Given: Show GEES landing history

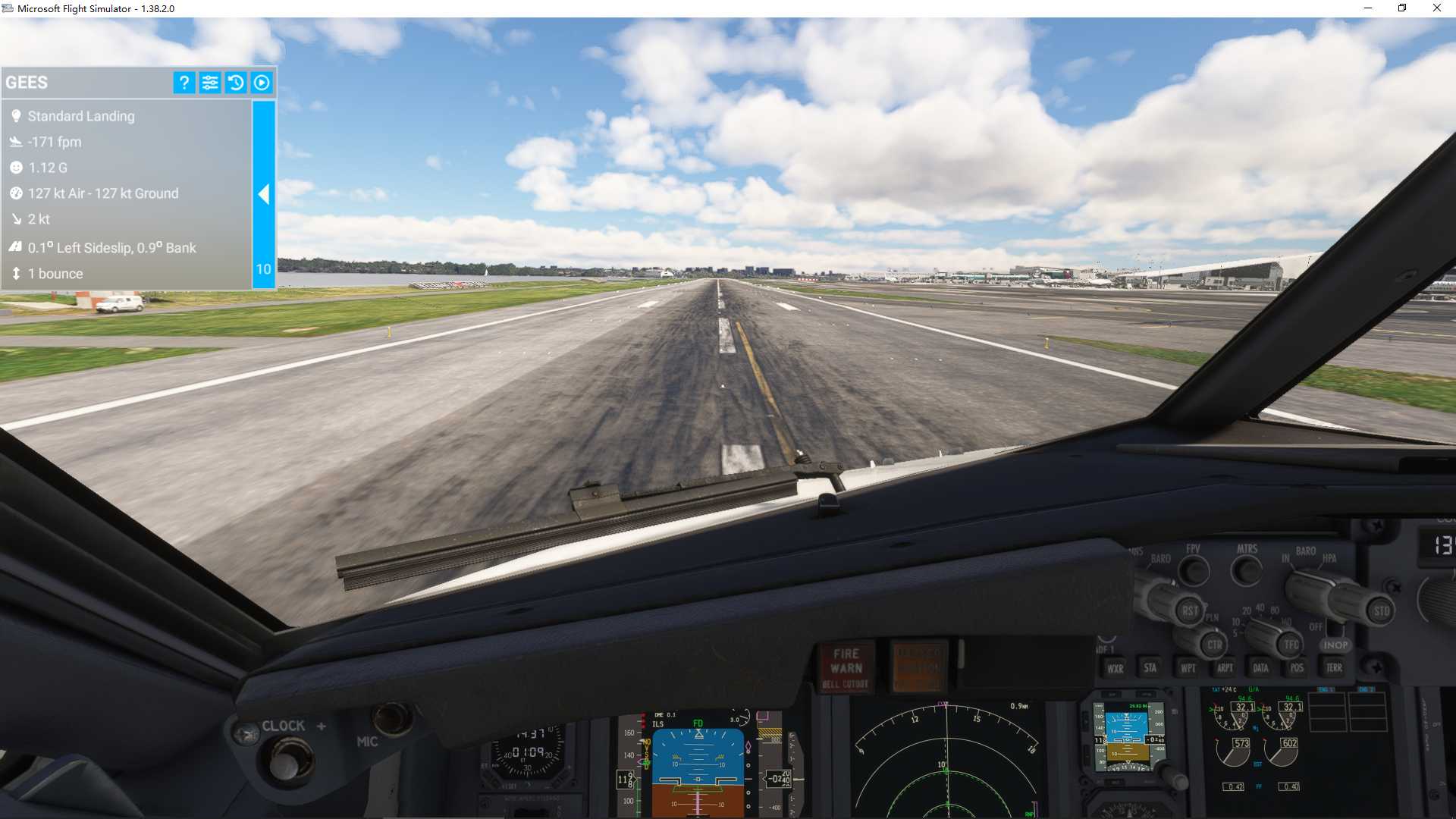Looking at the screenshot, I should click(x=236, y=83).
